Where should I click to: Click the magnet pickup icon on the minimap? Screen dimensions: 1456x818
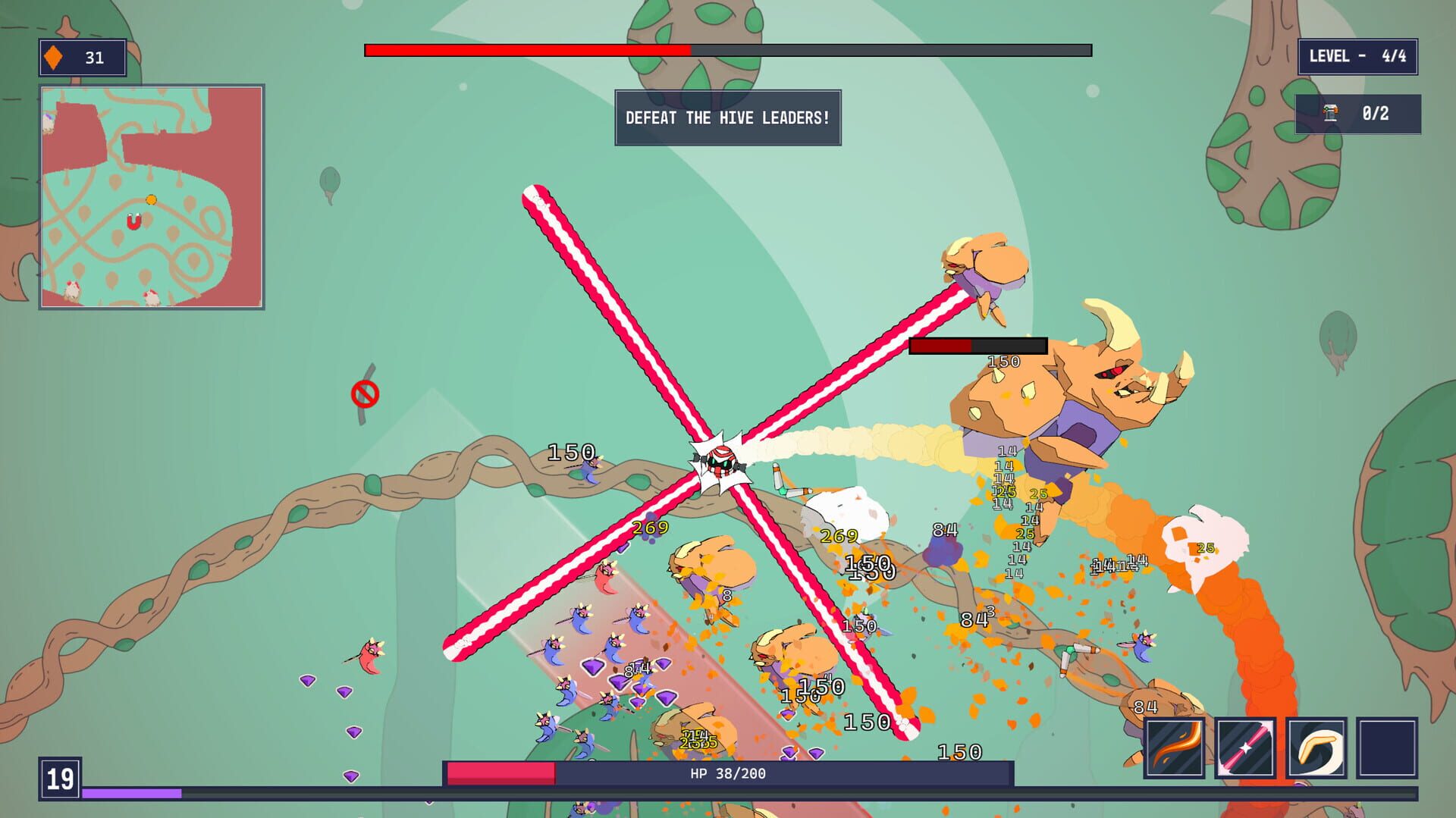pyautogui.click(x=133, y=221)
